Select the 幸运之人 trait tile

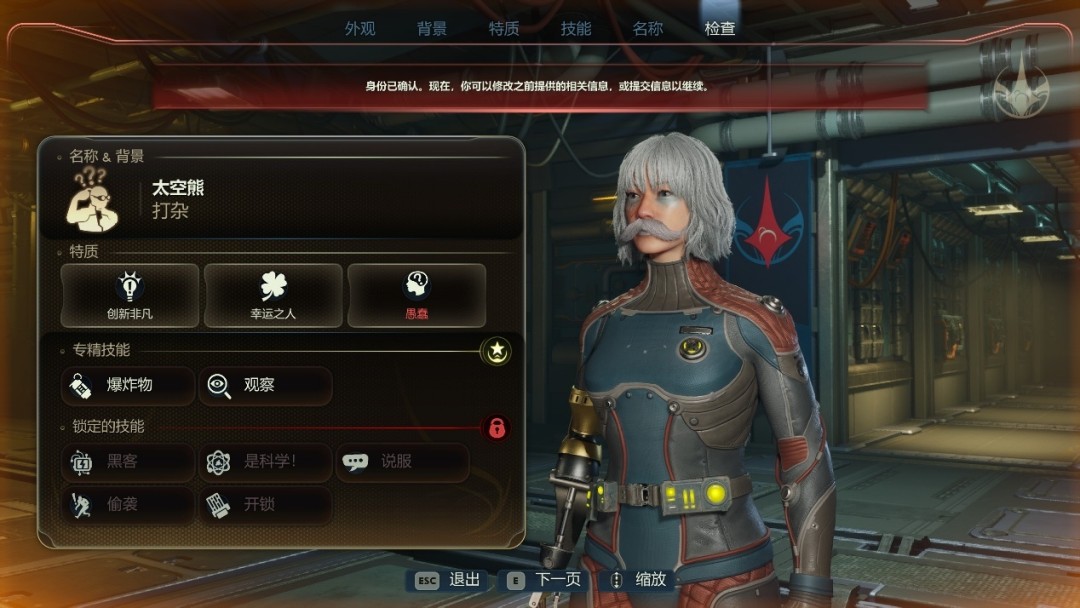click(x=273, y=295)
